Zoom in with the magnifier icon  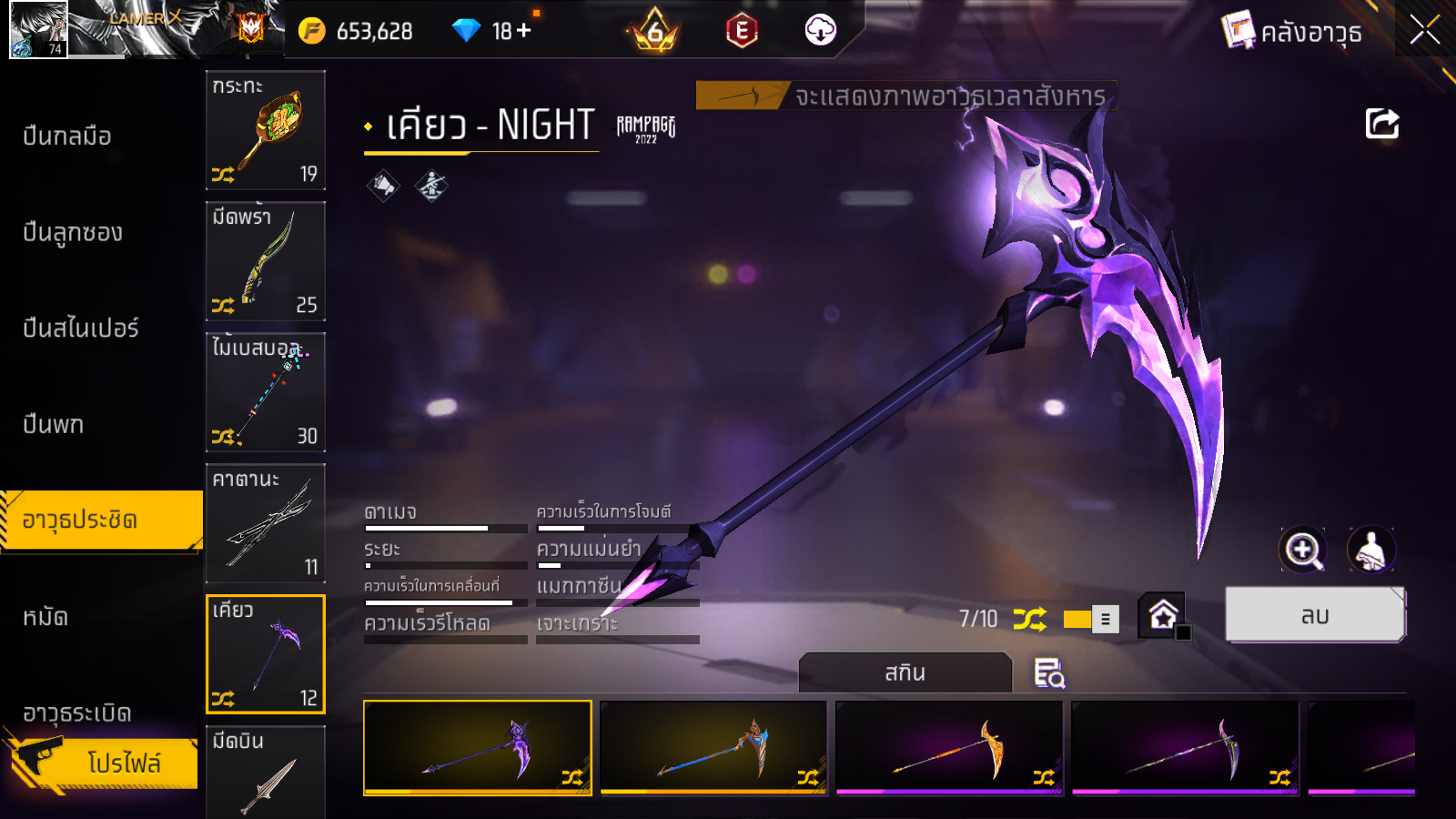click(x=1303, y=550)
